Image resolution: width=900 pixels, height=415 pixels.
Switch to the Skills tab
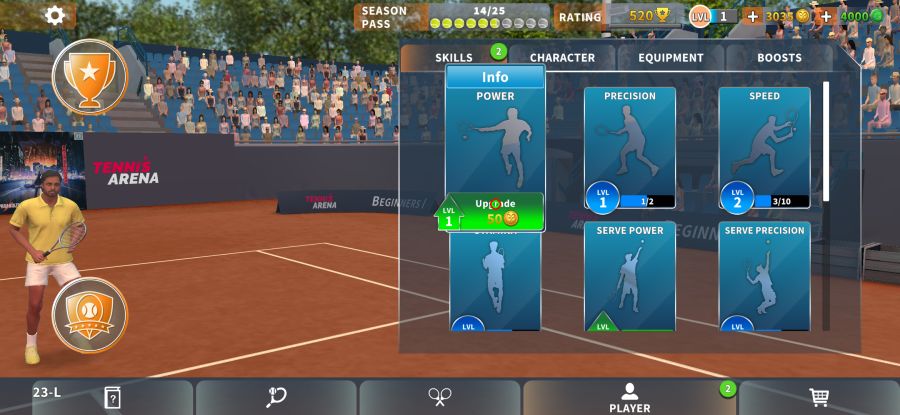coord(454,58)
